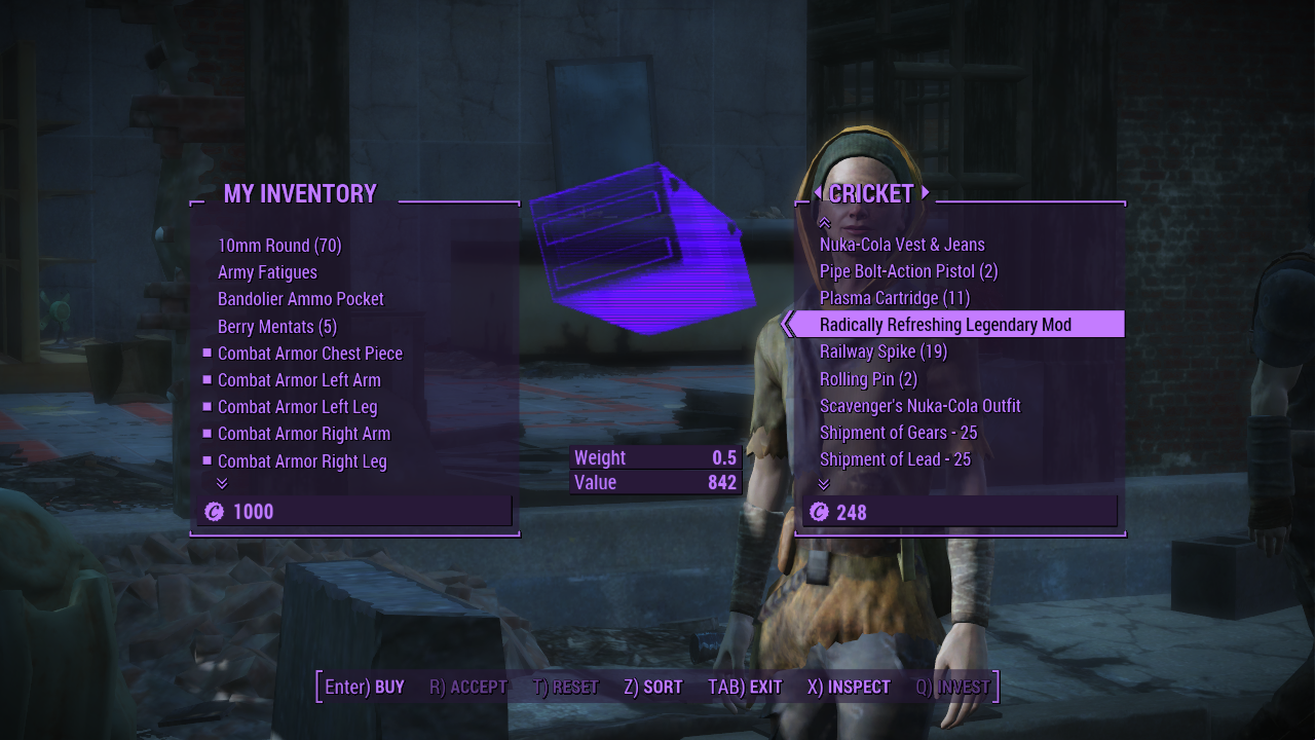This screenshot has height=740, width=1315.
Task: Show earlier items above in Cricket's list
Action: (x=824, y=223)
